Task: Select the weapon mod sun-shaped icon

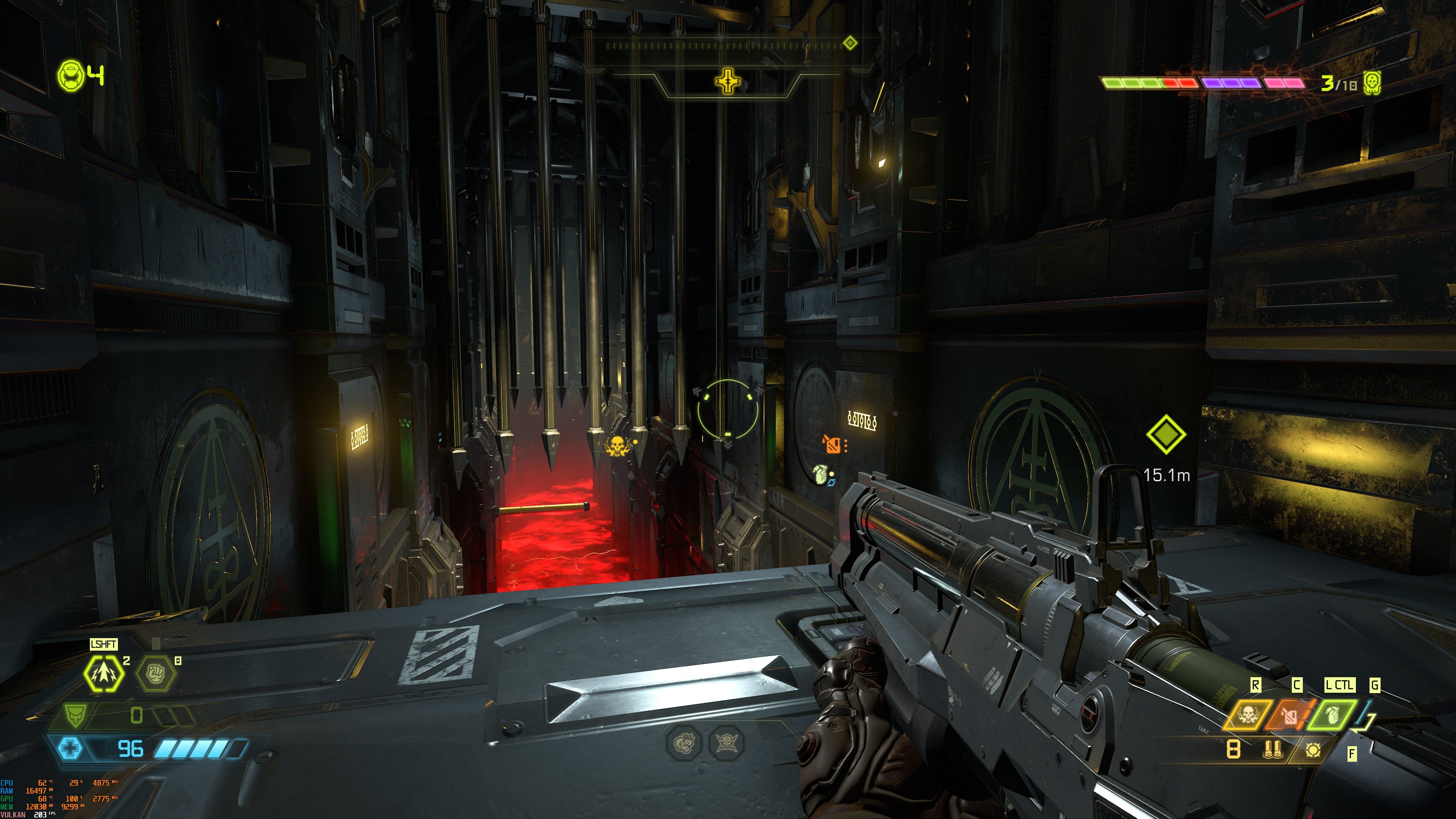Action: point(1313,750)
